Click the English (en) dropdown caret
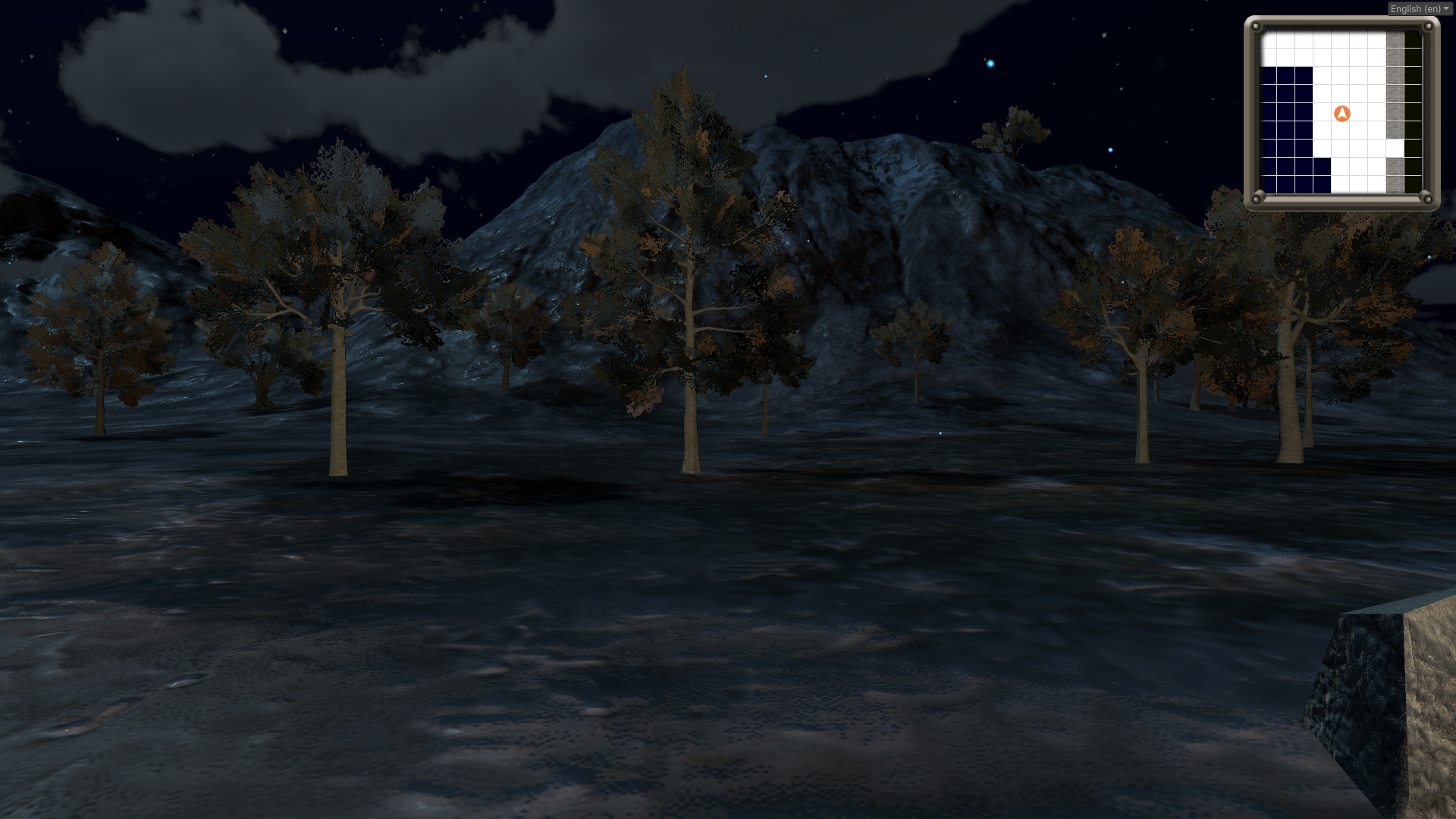This screenshot has height=819, width=1456. pos(1445,9)
